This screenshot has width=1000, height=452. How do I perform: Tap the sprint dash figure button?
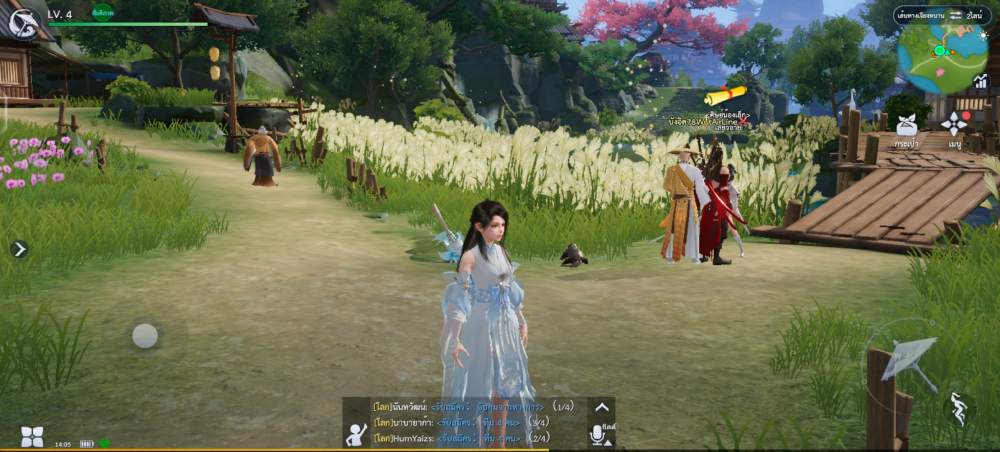click(959, 409)
